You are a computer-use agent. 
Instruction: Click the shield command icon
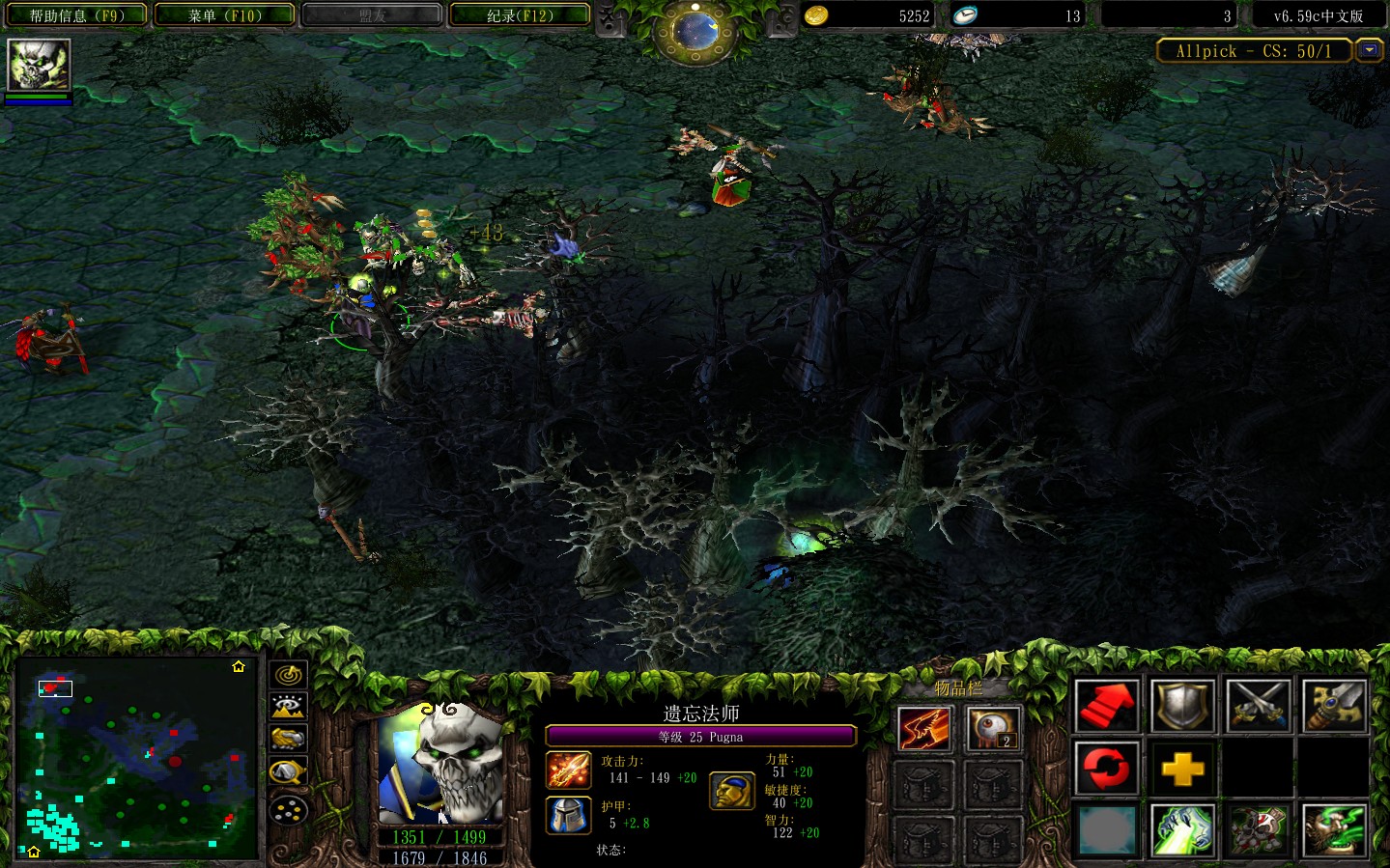(1182, 706)
